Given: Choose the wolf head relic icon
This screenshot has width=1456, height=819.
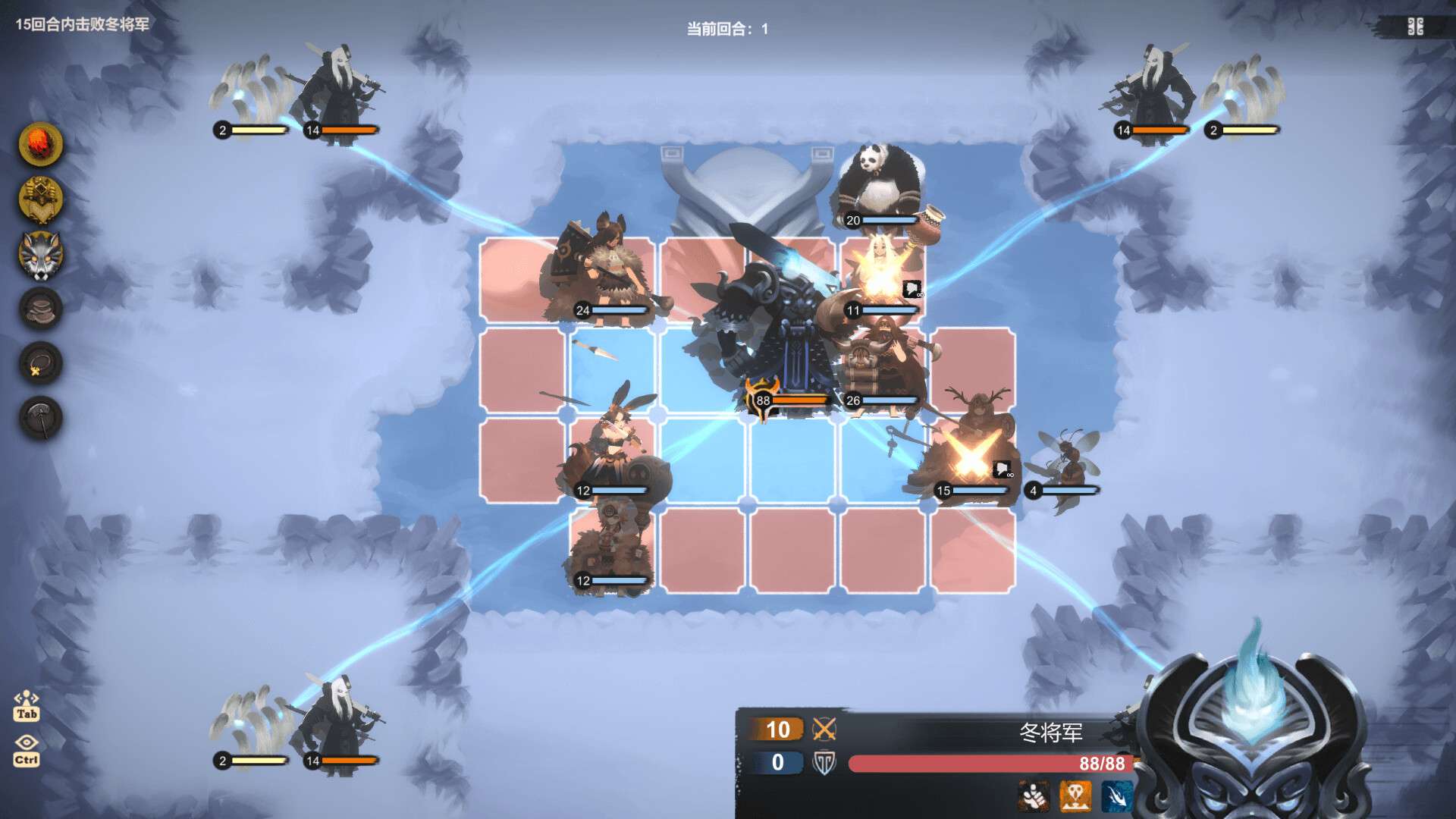Looking at the screenshot, I should (x=41, y=254).
